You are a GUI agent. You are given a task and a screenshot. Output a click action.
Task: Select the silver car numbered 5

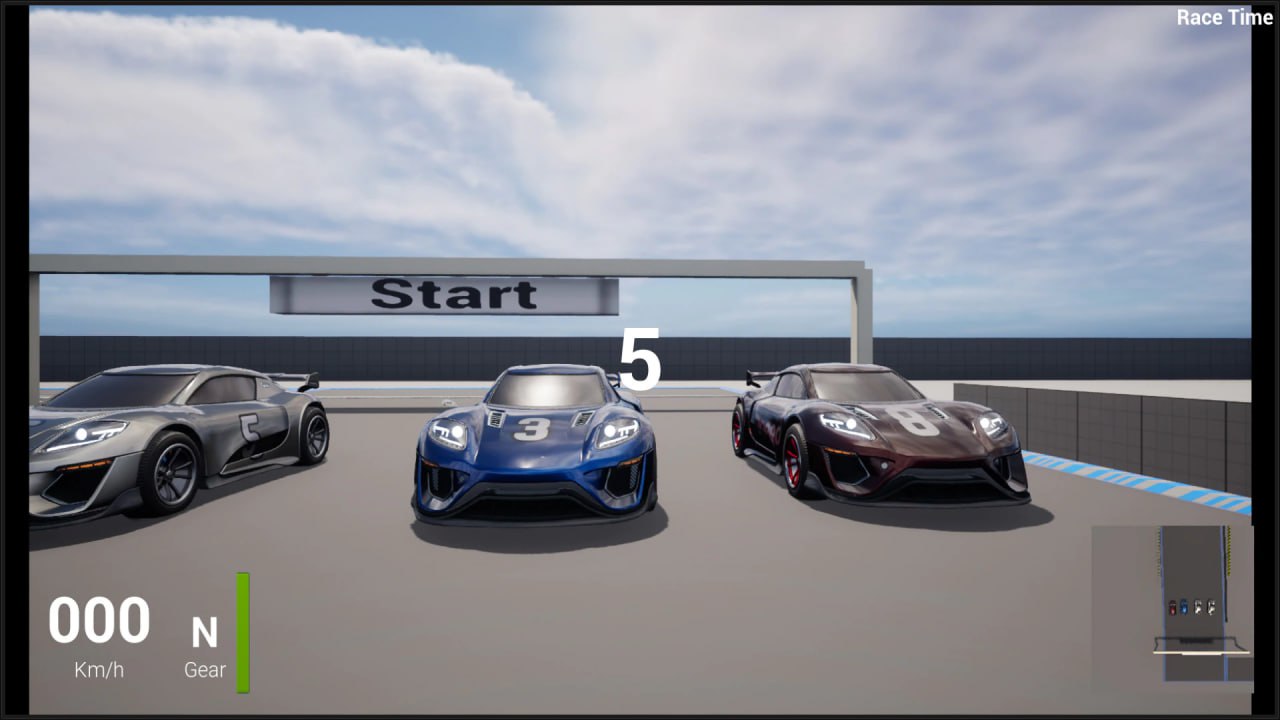180,440
